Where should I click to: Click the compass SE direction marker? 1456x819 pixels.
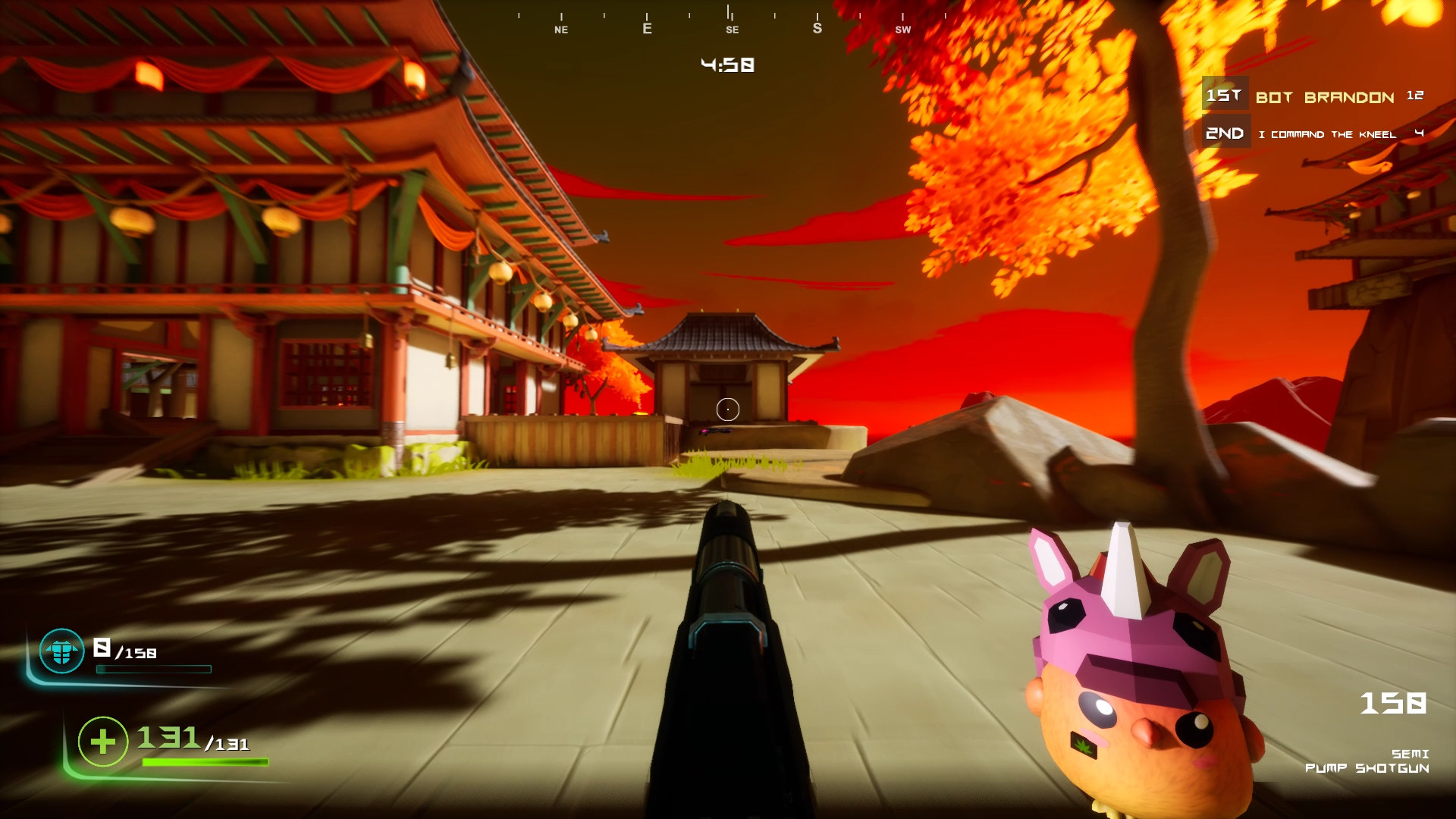732,30
